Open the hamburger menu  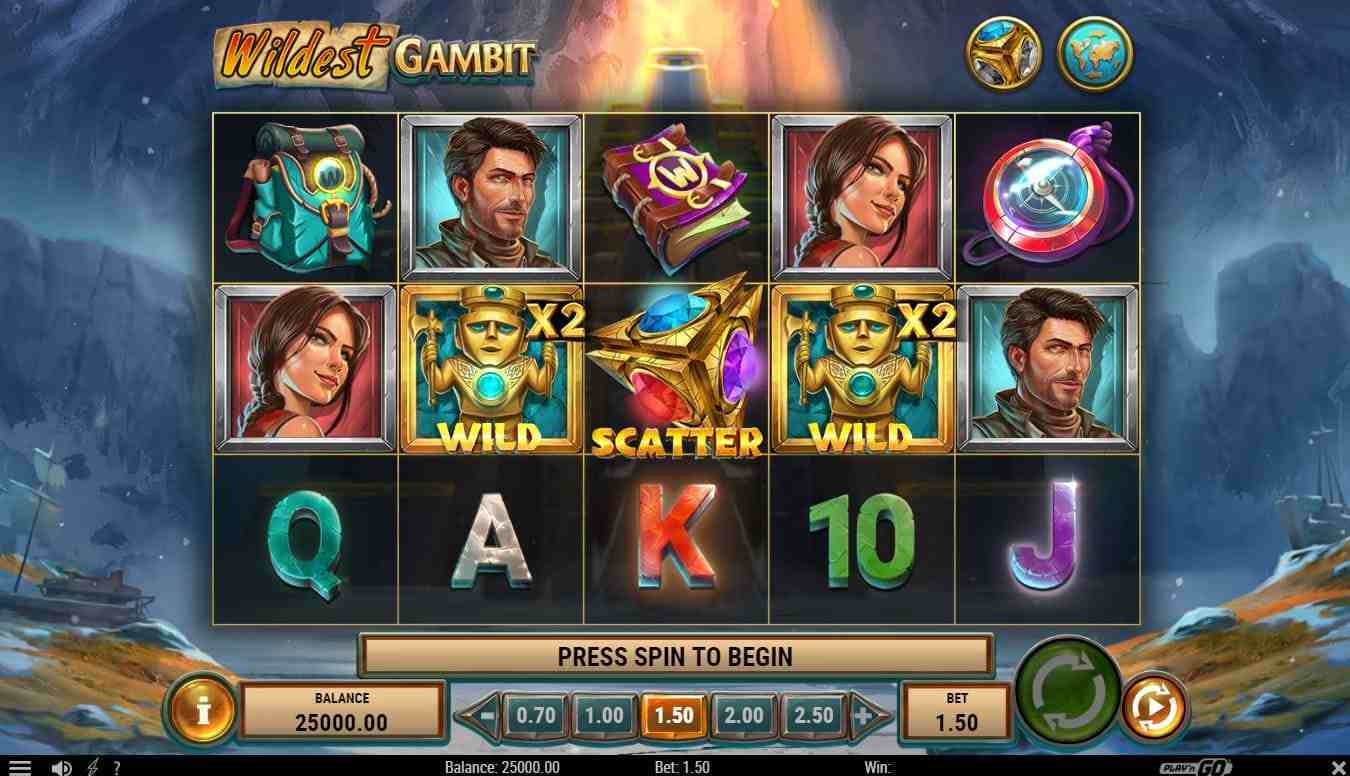(x=19, y=767)
